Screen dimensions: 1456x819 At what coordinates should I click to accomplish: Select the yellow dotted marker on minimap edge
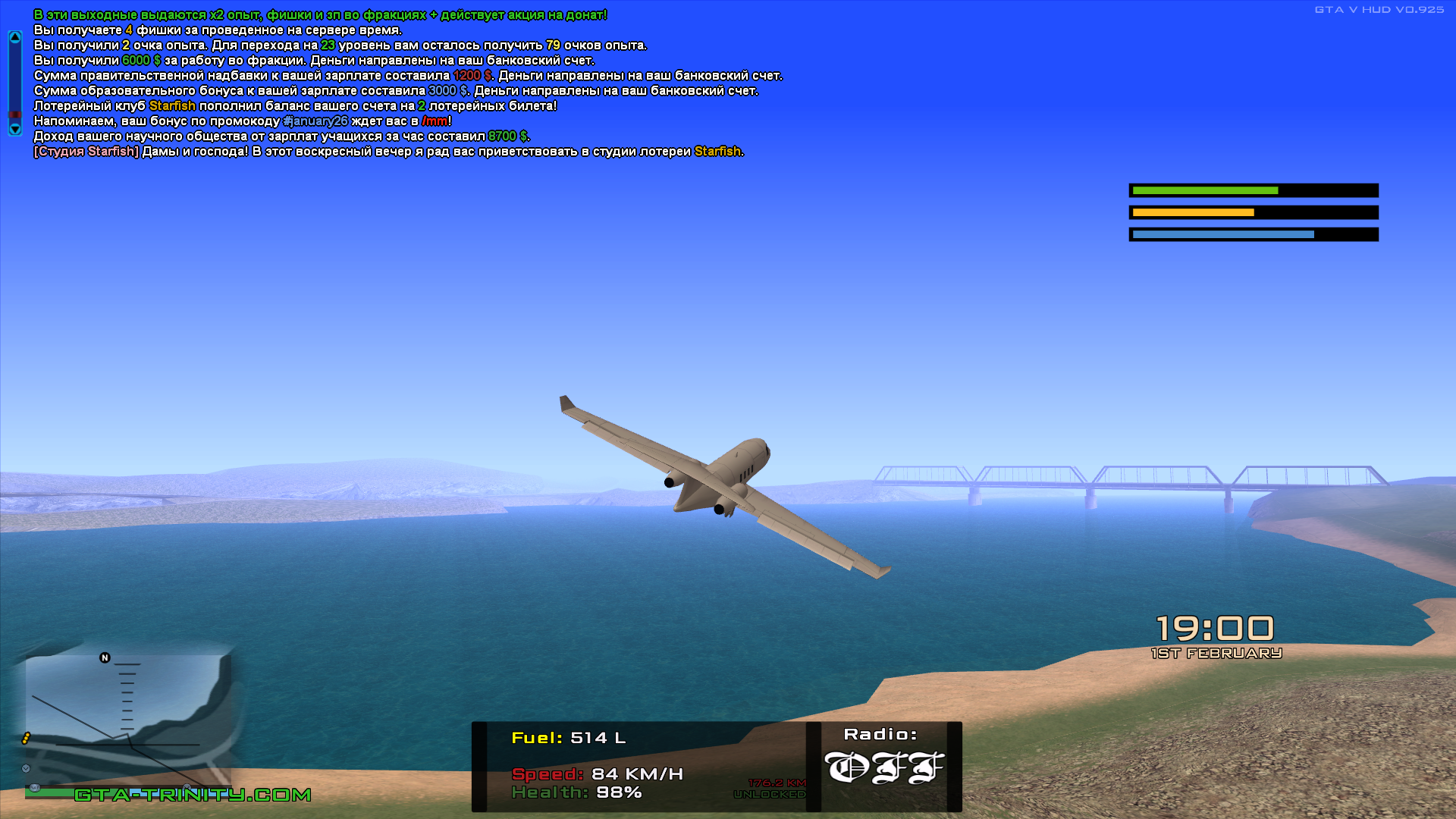(x=26, y=738)
